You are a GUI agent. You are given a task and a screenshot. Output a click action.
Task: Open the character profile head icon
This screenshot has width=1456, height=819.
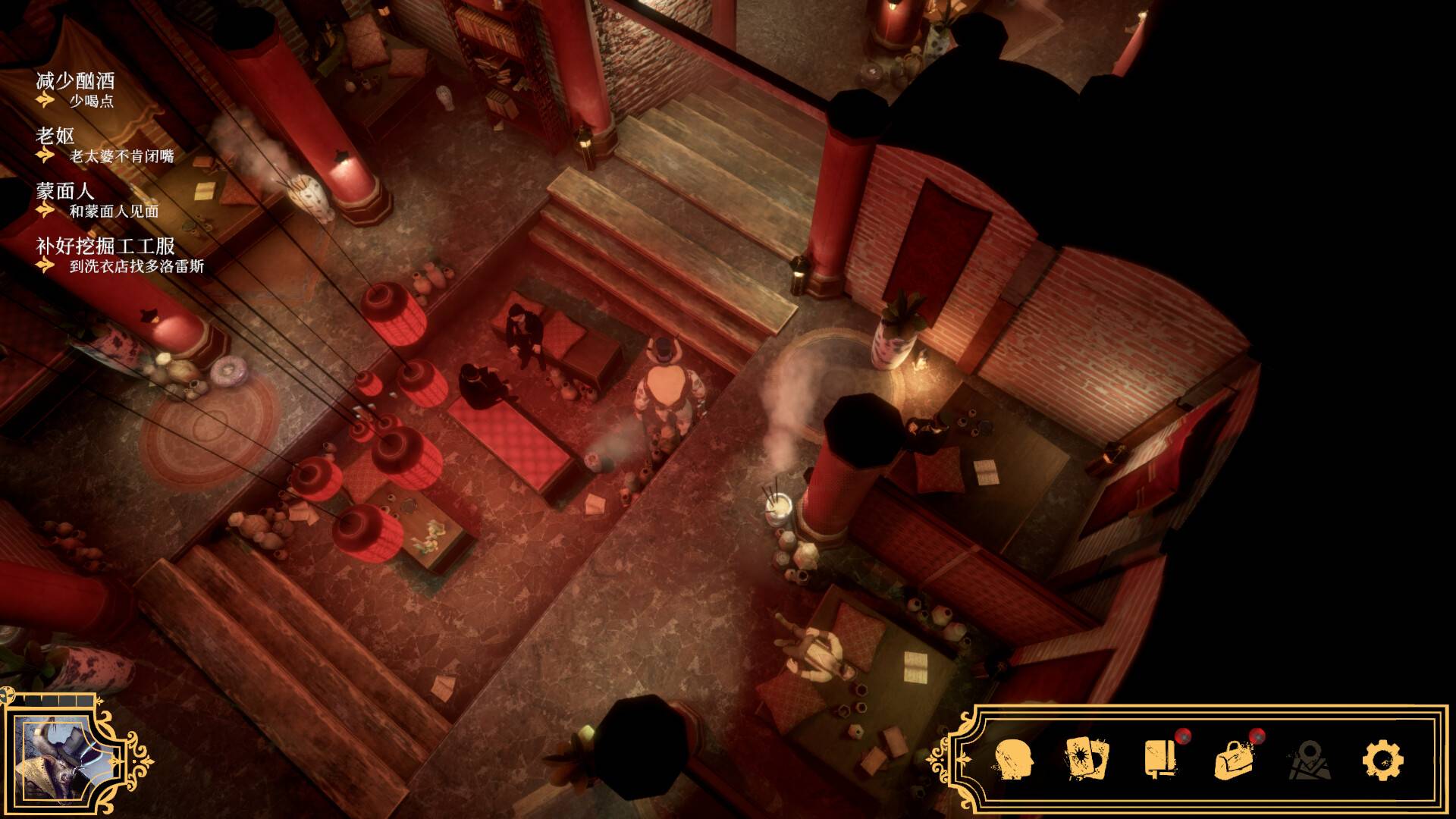[x=1014, y=759]
